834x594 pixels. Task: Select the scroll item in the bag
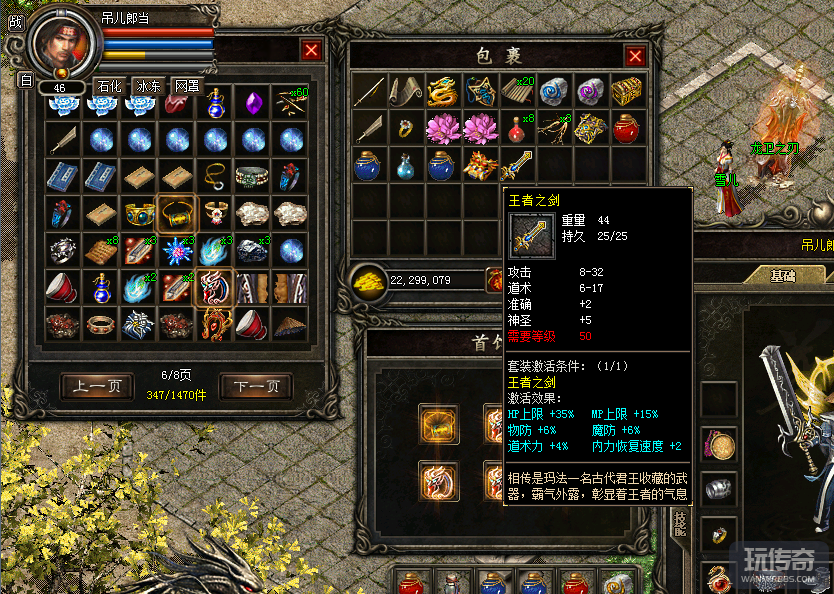click(x=405, y=93)
